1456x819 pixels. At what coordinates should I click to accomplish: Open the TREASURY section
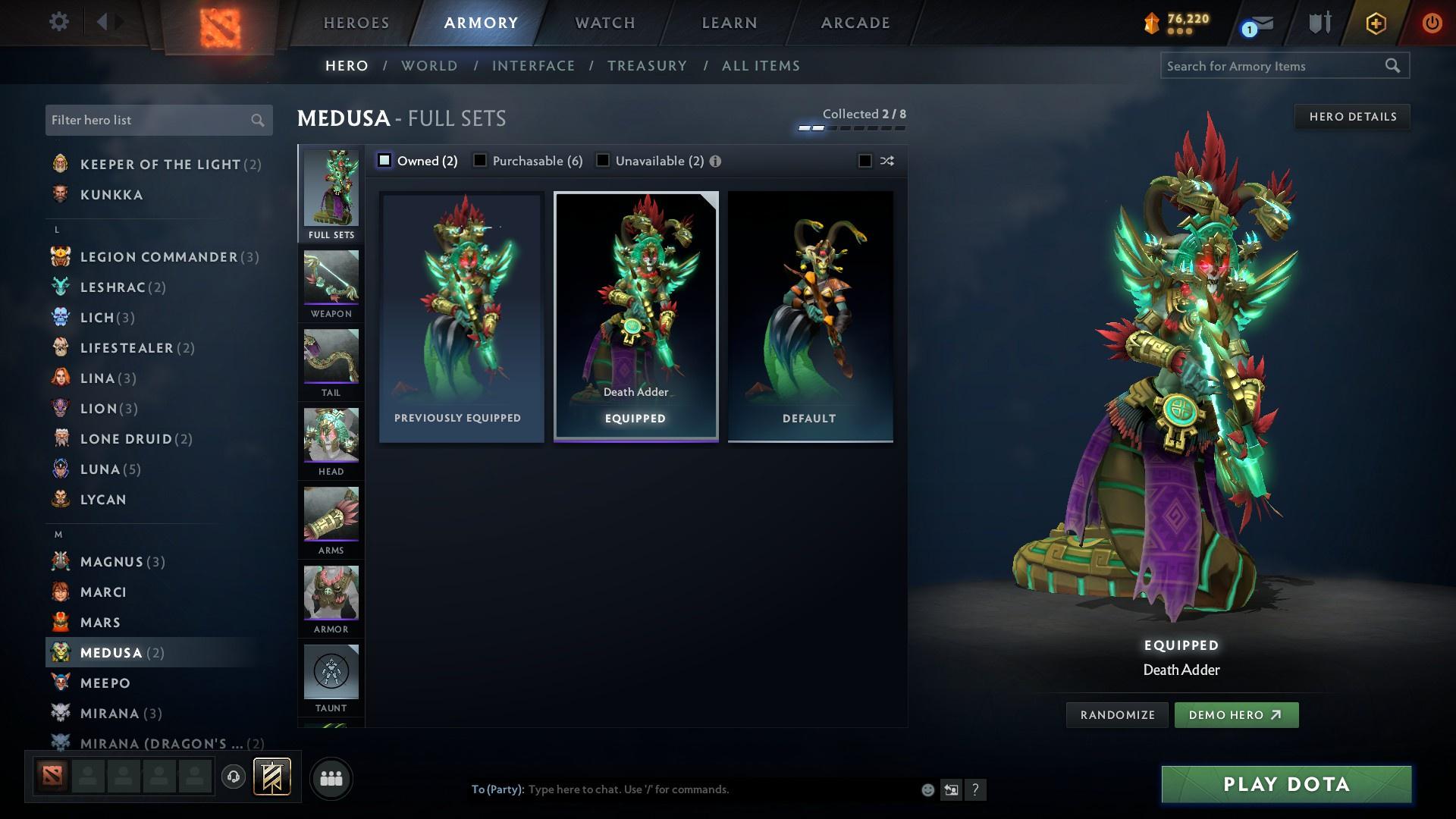tap(647, 66)
